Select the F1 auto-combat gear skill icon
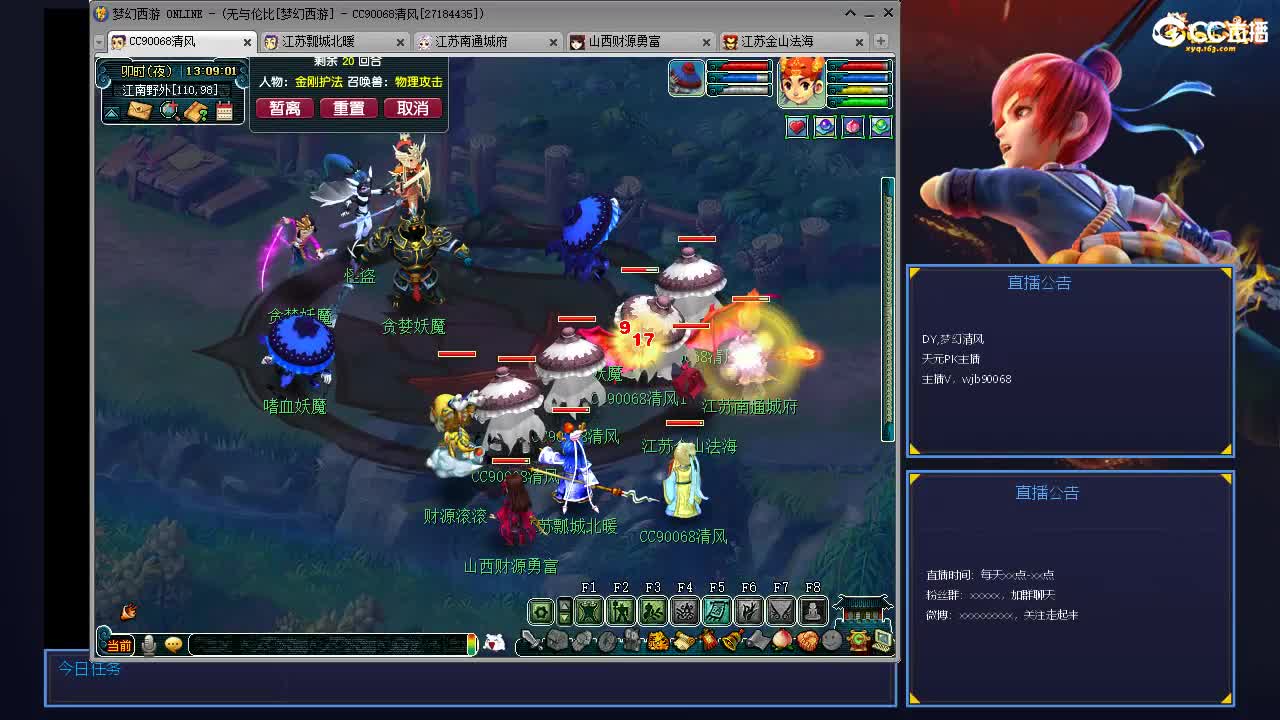Image resolution: width=1280 pixels, height=720 pixels. (x=588, y=611)
